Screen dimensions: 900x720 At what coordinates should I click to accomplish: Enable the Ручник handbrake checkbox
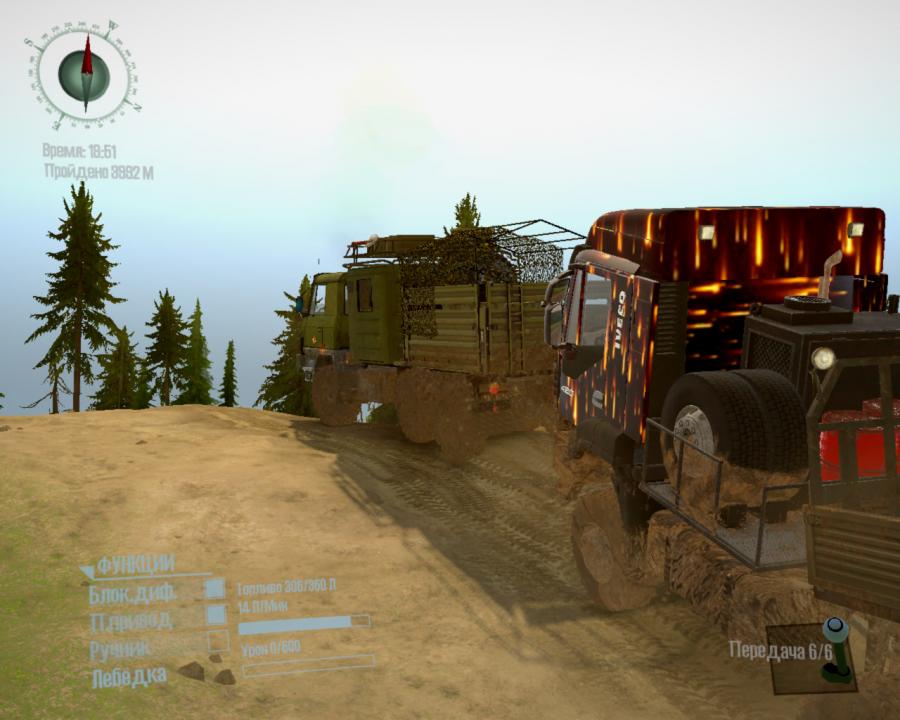click(217, 642)
